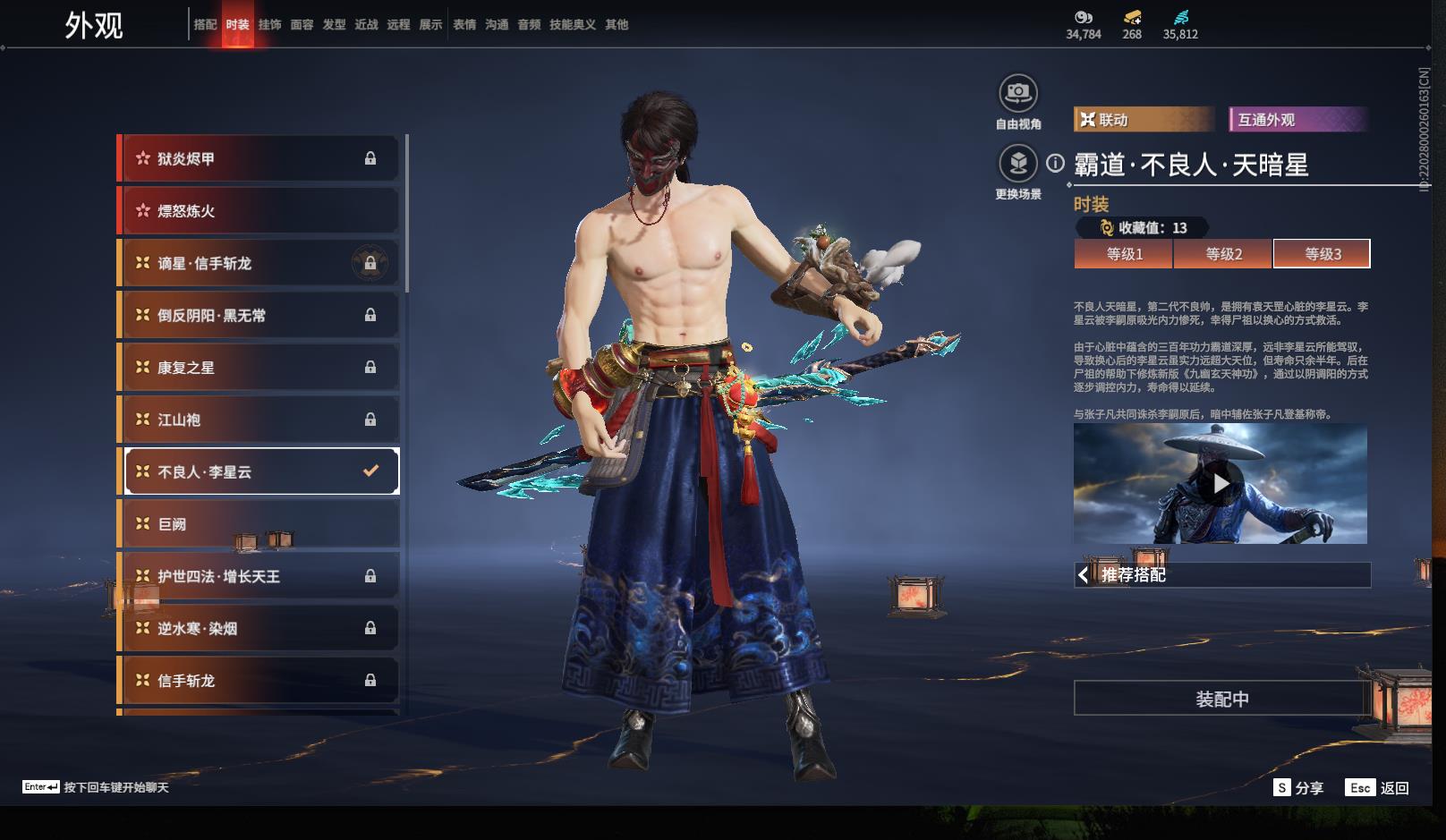Image resolution: width=1446 pixels, height=840 pixels.
Task: Select the 等级2 outfit level
Action: coord(1223,254)
